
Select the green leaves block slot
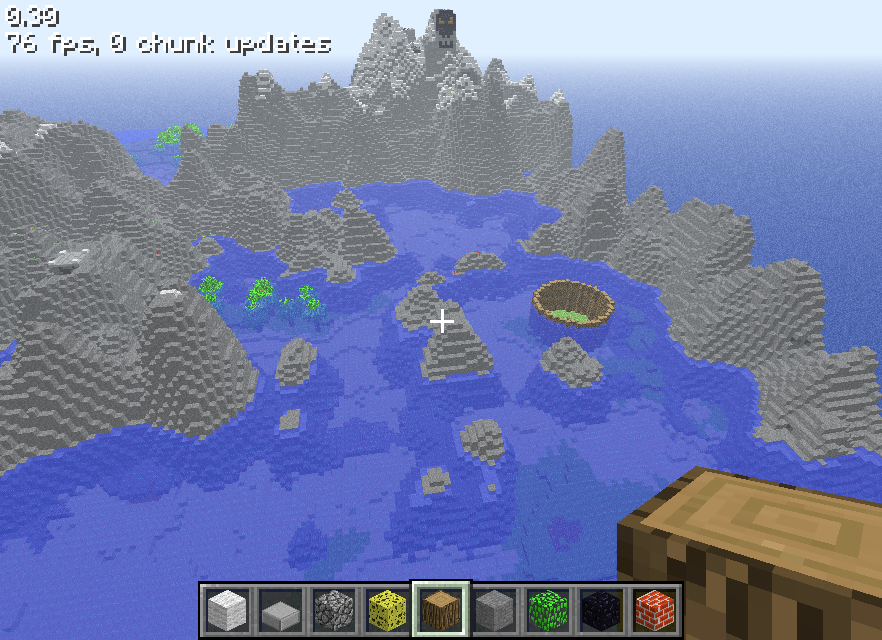pyautogui.click(x=549, y=609)
